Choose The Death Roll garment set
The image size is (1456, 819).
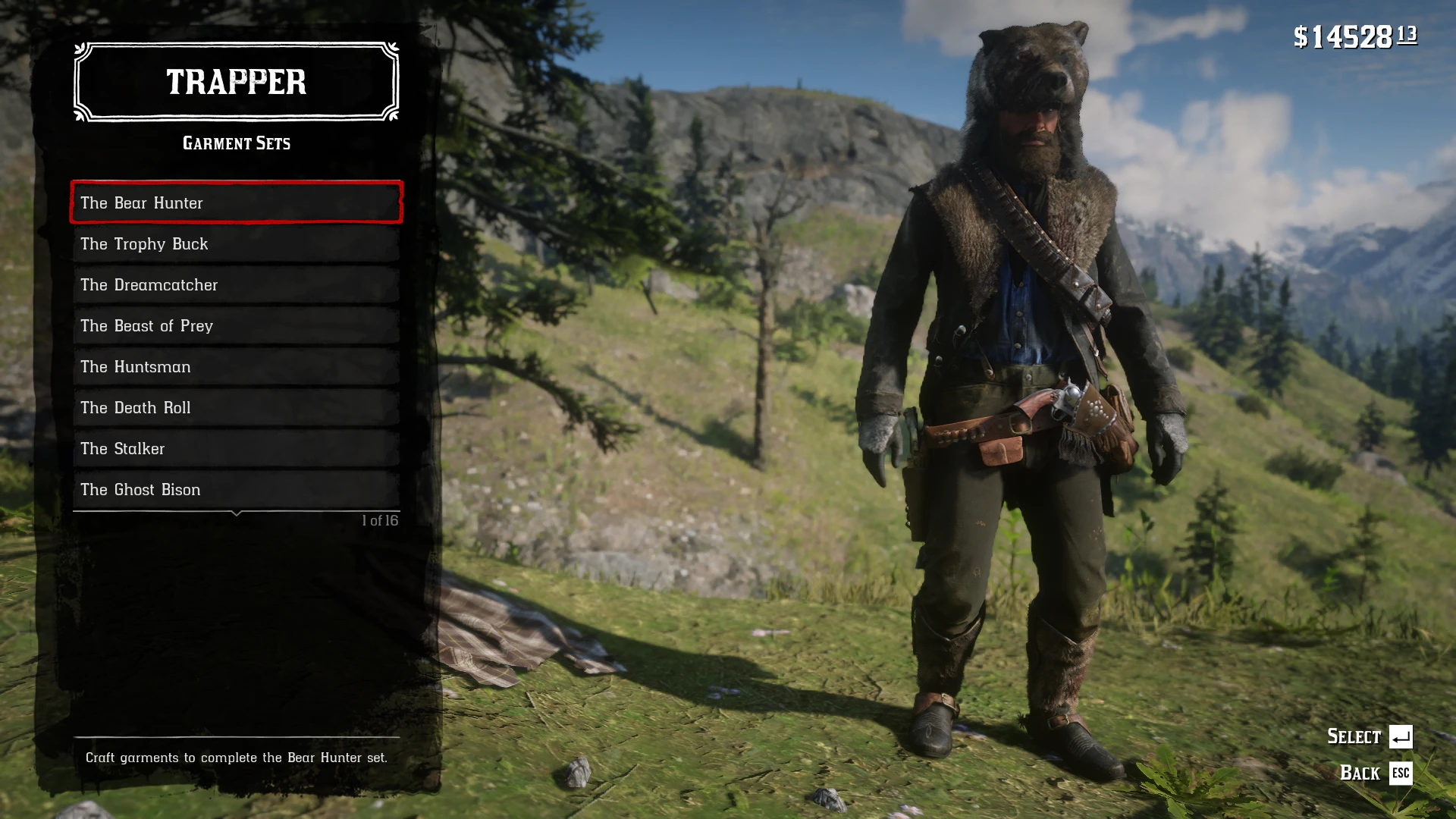click(x=236, y=407)
